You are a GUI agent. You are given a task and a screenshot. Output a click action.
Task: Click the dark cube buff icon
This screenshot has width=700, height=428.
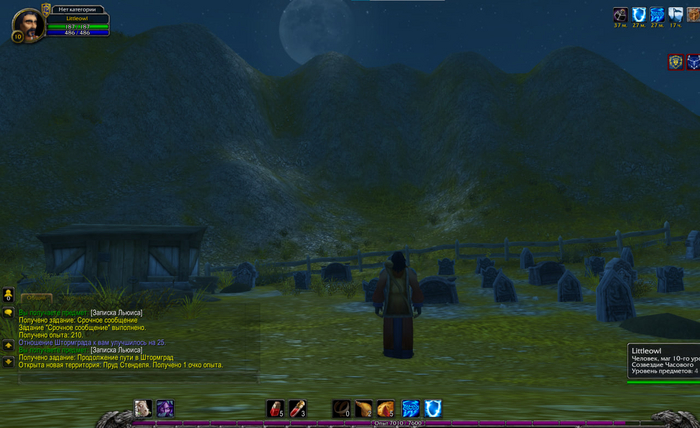coord(620,15)
